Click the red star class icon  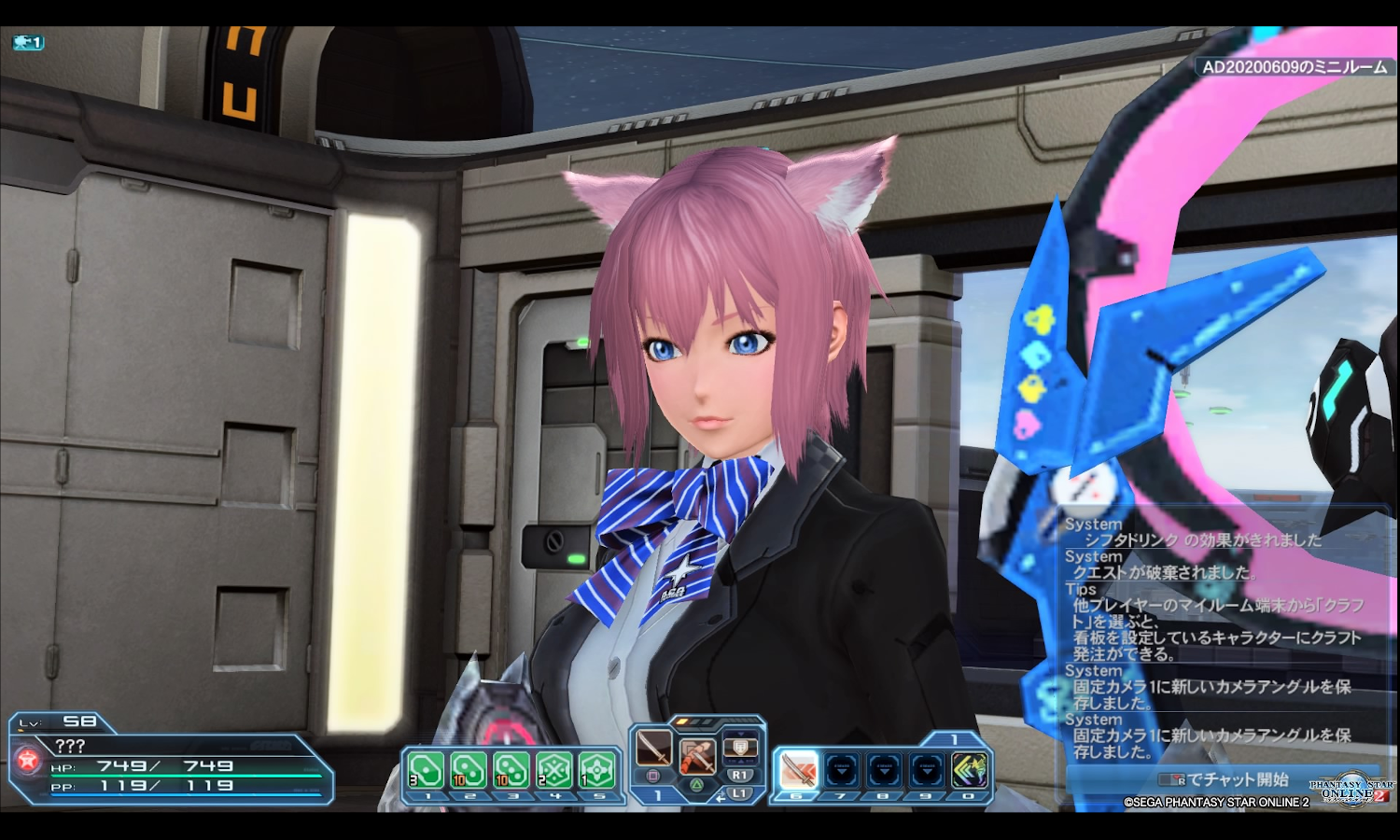[x=27, y=760]
